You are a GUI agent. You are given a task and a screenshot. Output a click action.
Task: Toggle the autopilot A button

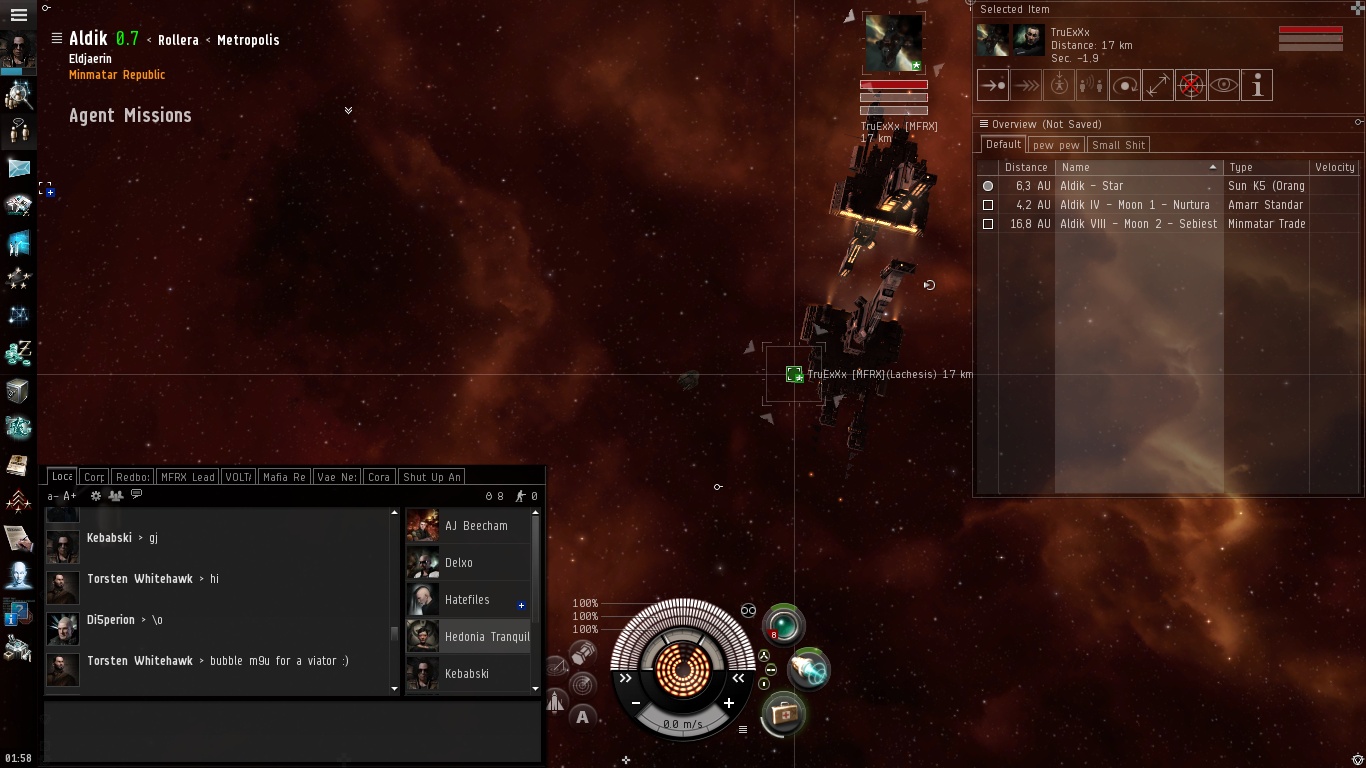(582, 716)
